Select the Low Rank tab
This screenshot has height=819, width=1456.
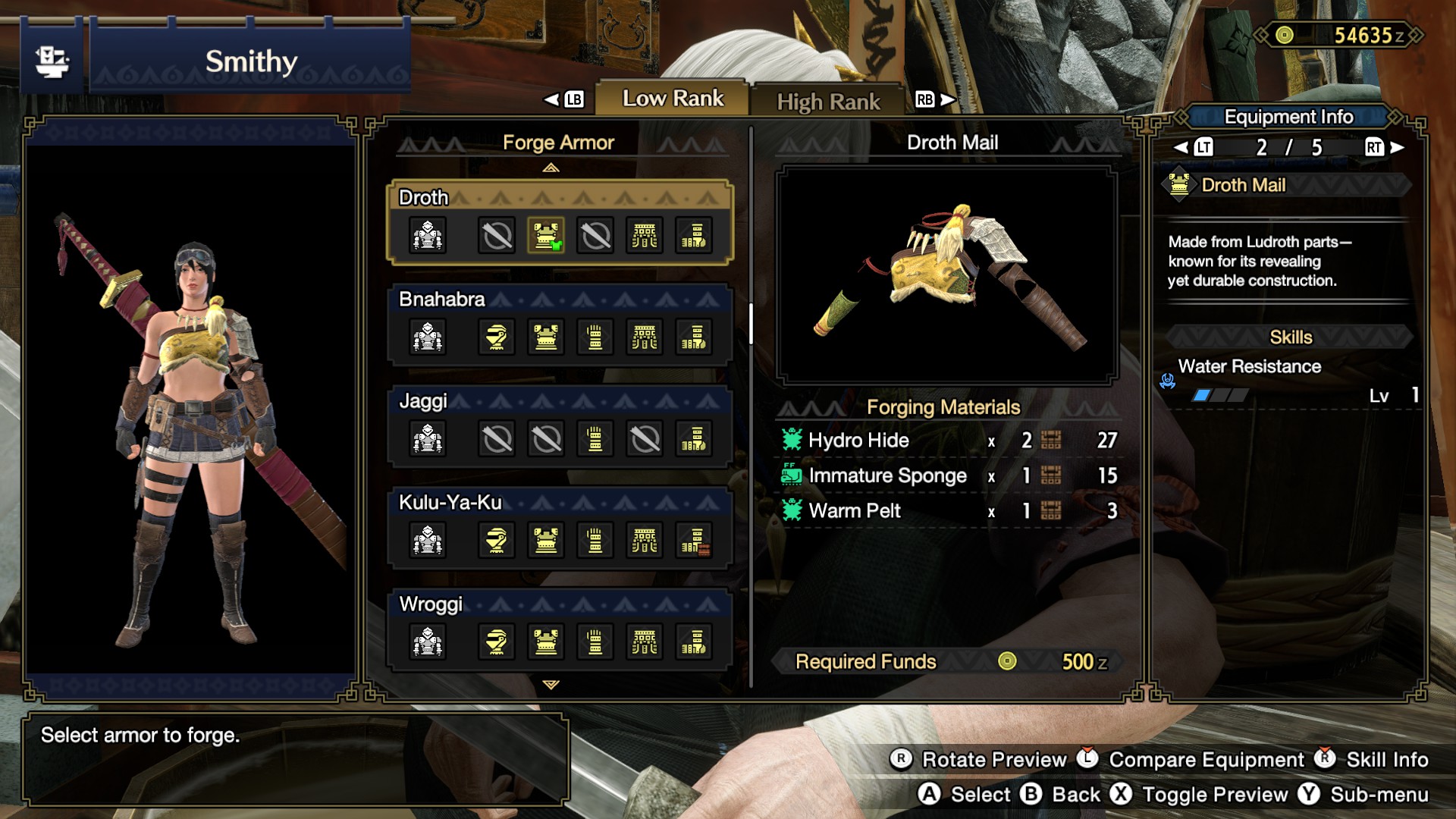[x=672, y=99]
